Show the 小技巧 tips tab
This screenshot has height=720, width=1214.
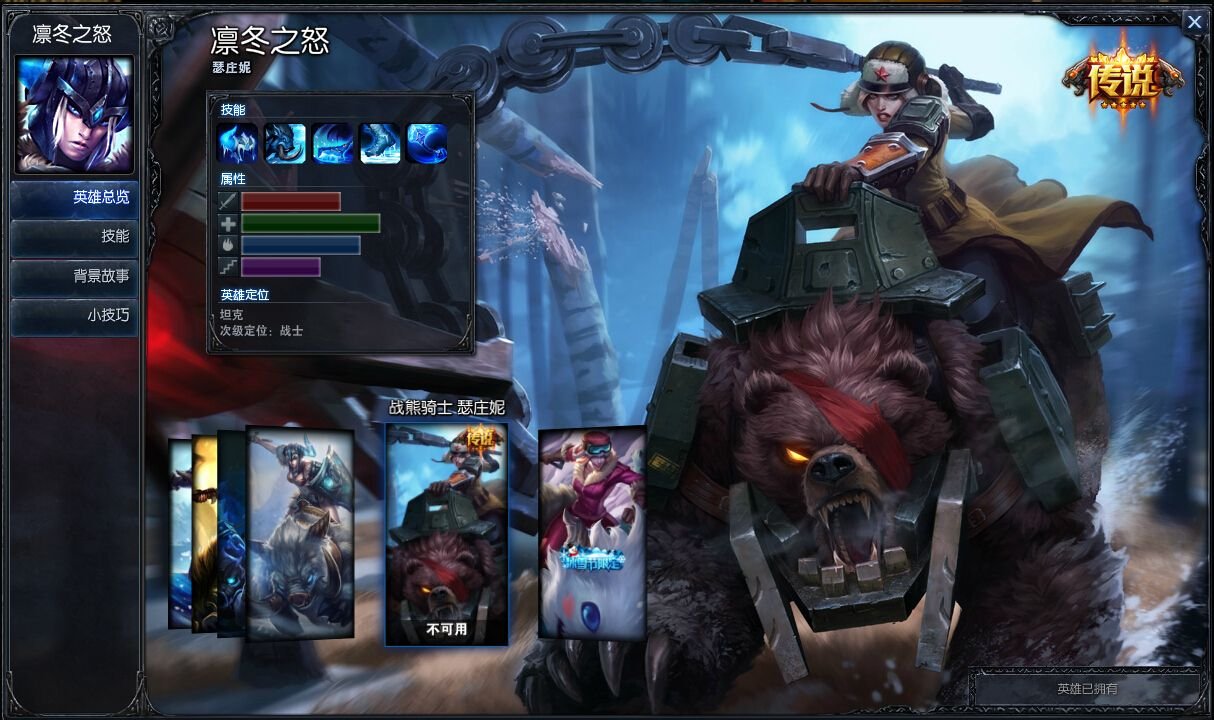(x=75, y=315)
